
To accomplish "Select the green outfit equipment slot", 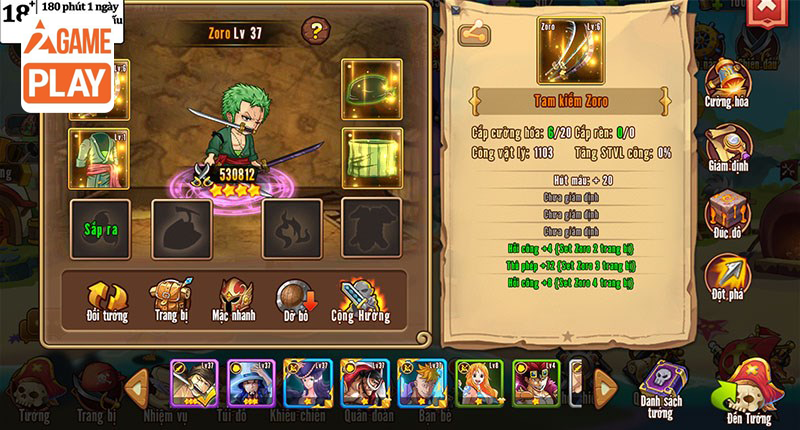I will tap(98, 158).
